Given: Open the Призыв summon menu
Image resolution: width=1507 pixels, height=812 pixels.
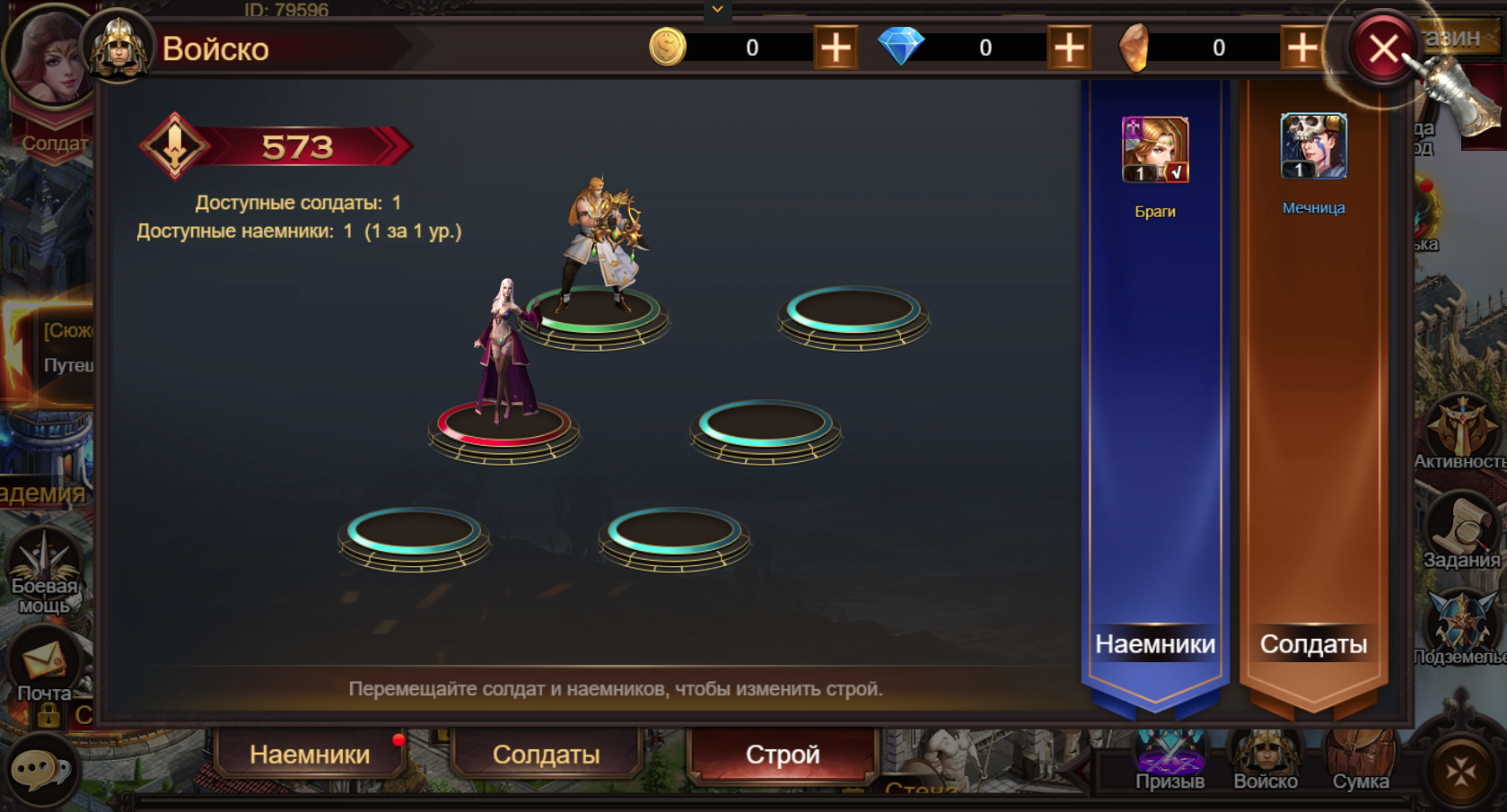Looking at the screenshot, I should 1170,763.
